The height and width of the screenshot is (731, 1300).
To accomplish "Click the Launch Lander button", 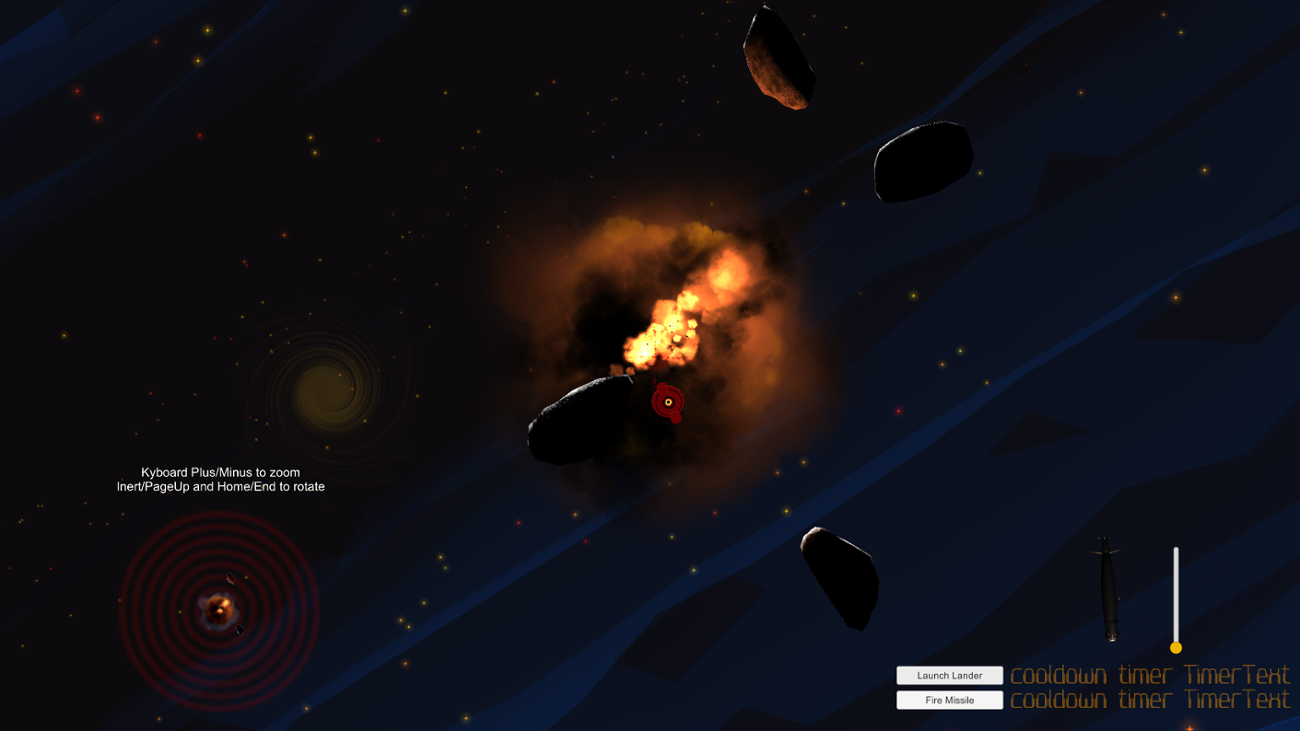I will (x=949, y=676).
